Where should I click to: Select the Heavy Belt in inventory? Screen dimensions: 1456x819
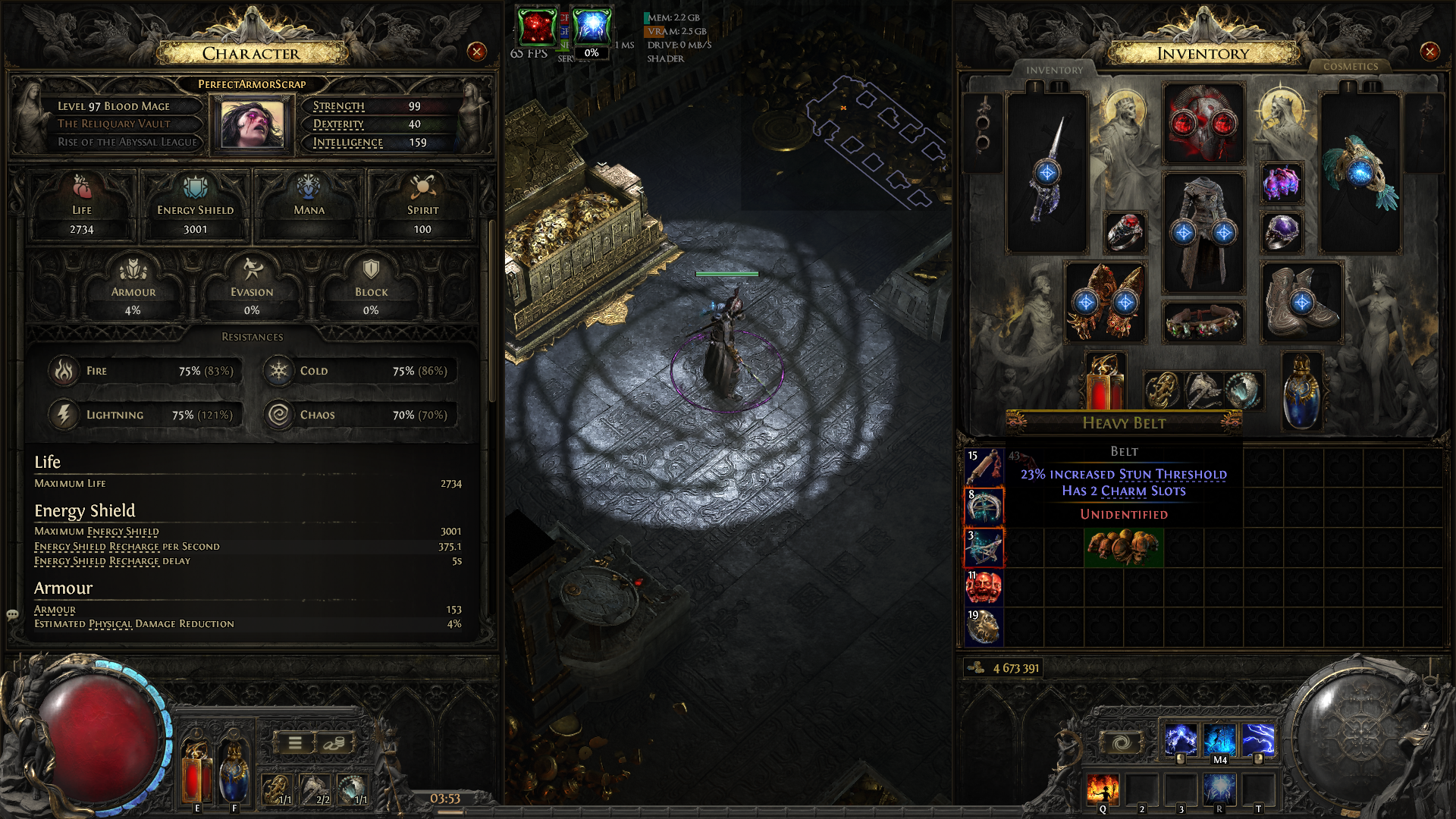click(x=1123, y=548)
